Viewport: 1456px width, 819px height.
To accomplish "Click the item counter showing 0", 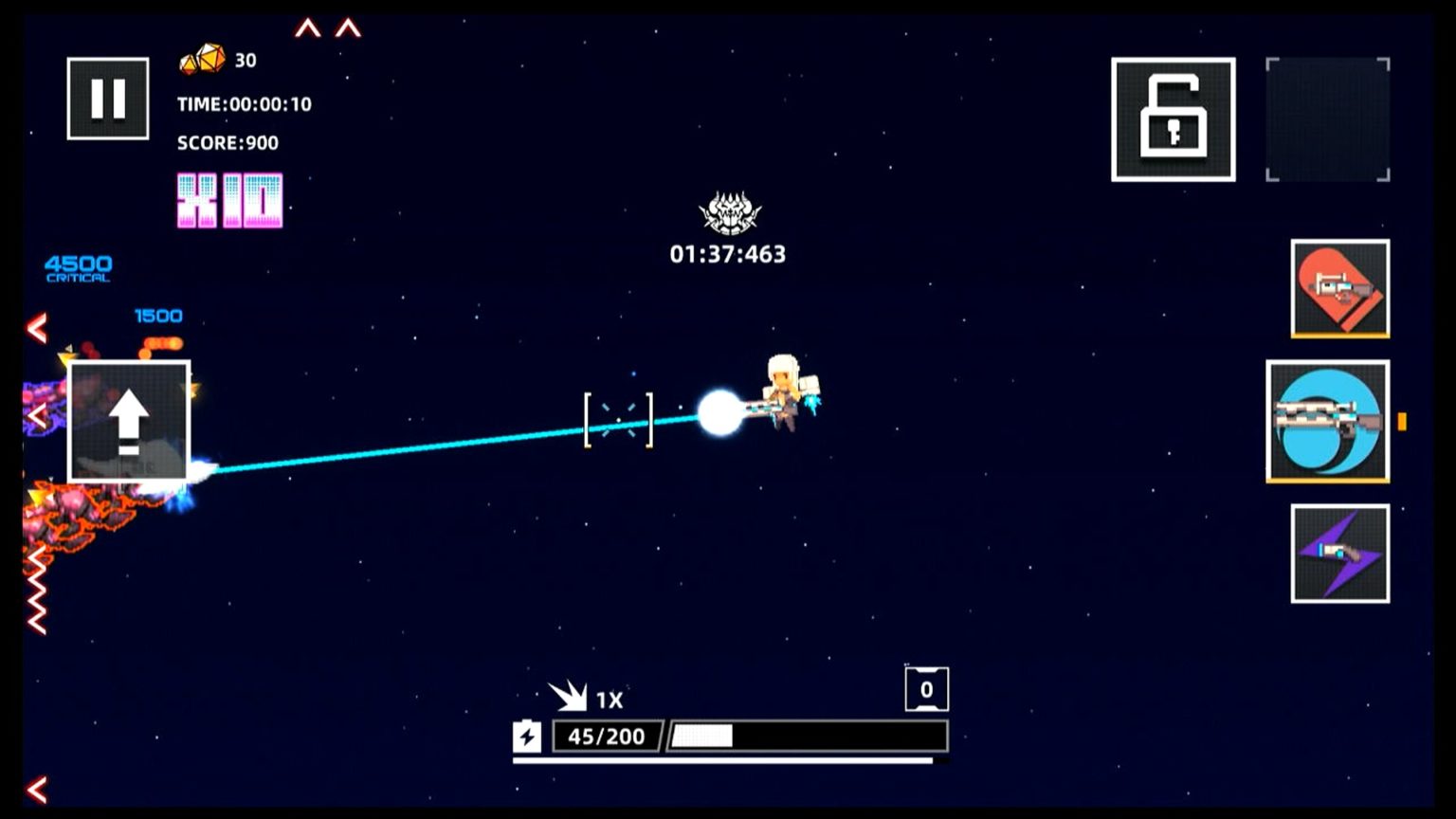I will tap(927, 688).
